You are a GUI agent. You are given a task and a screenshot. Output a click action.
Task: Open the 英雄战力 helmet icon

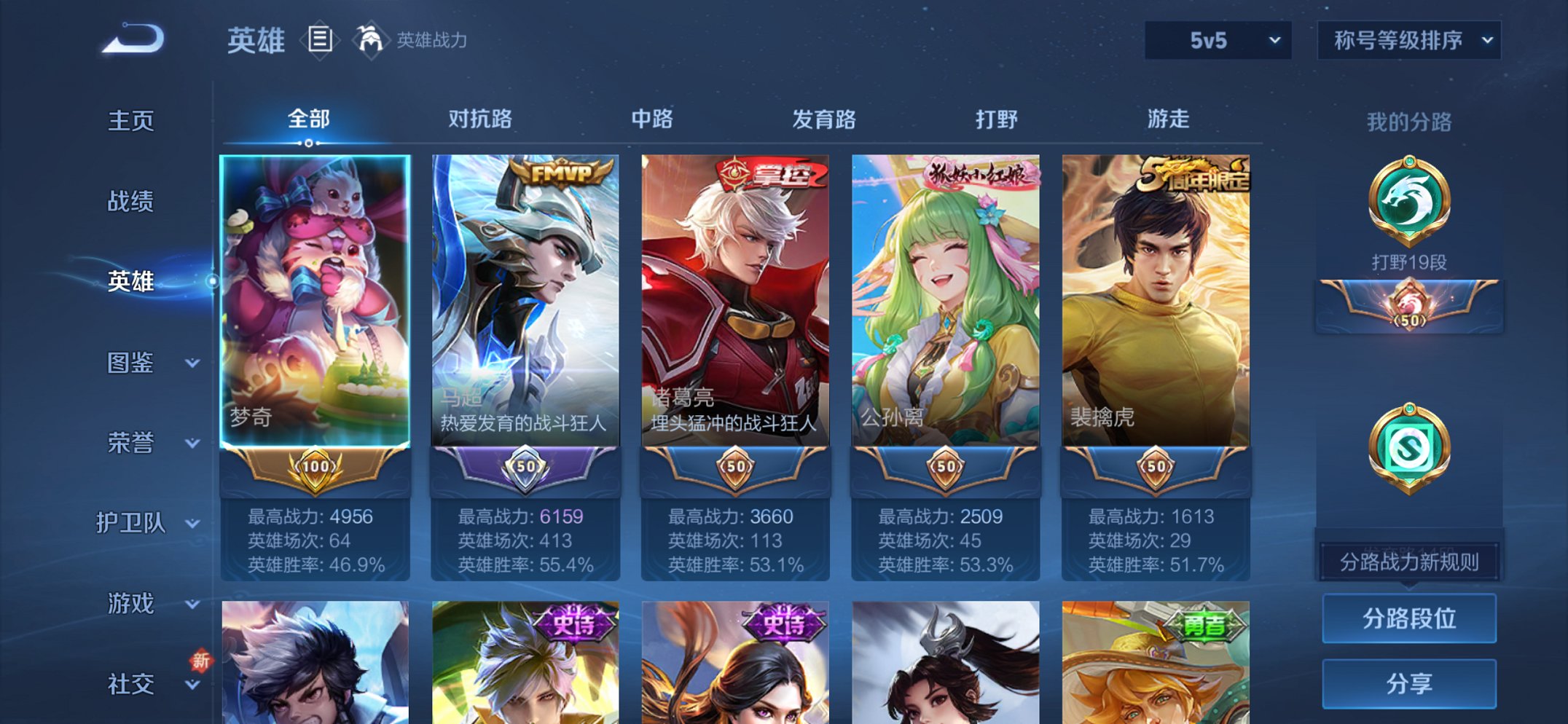[370, 41]
